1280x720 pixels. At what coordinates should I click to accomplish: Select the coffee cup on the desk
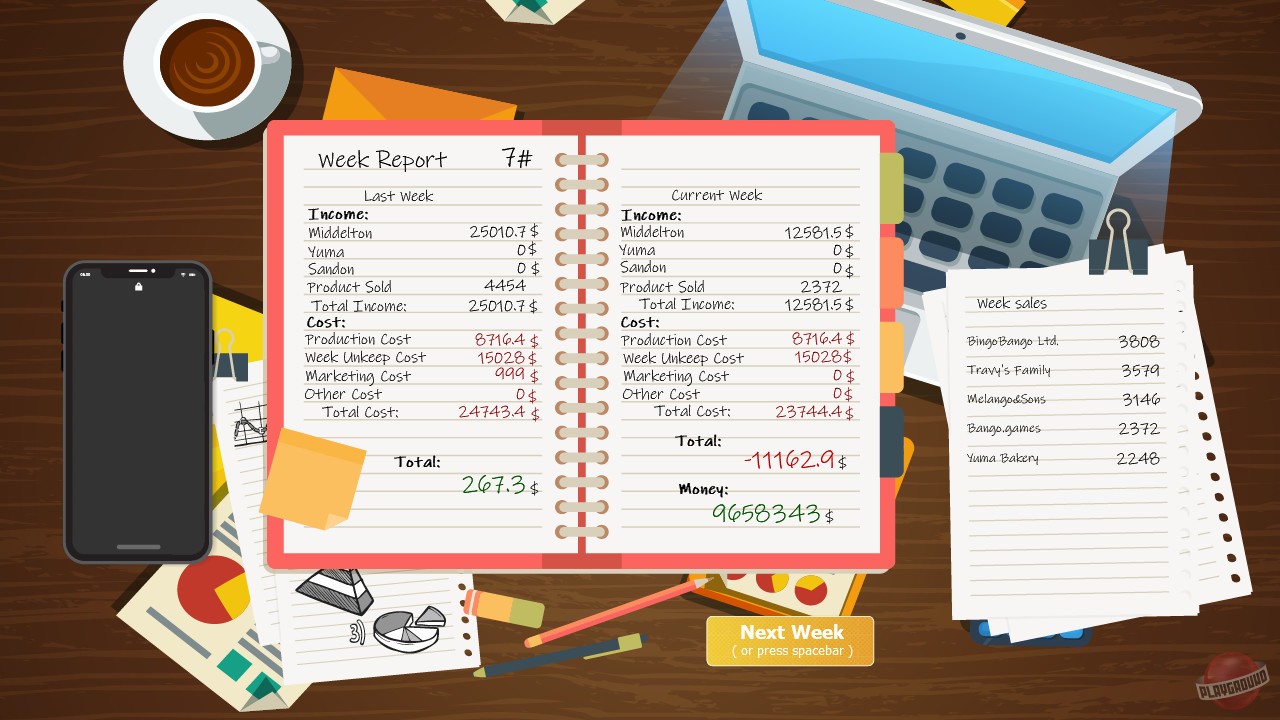[x=207, y=62]
